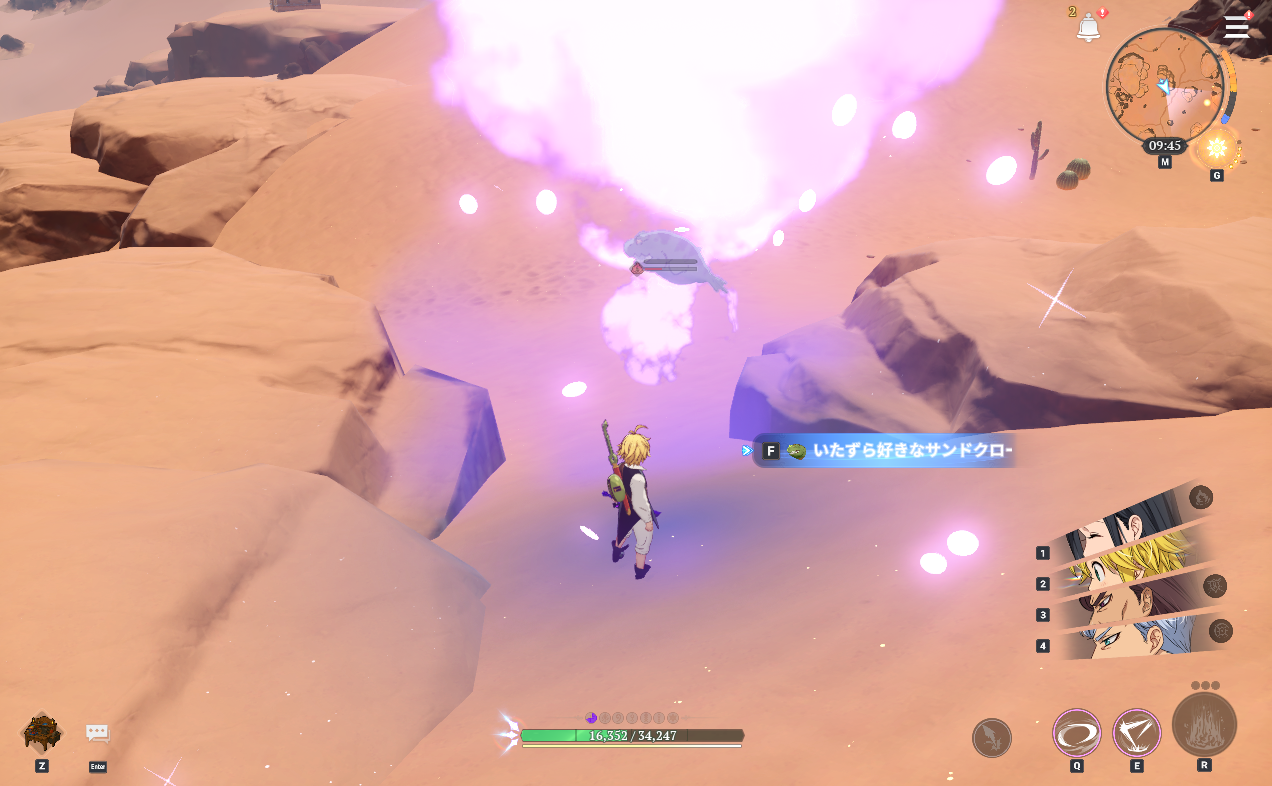The width and height of the screenshot is (1272, 786).
Task: Activate the glowing sun burst icon
Action: [x=1216, y=148]
